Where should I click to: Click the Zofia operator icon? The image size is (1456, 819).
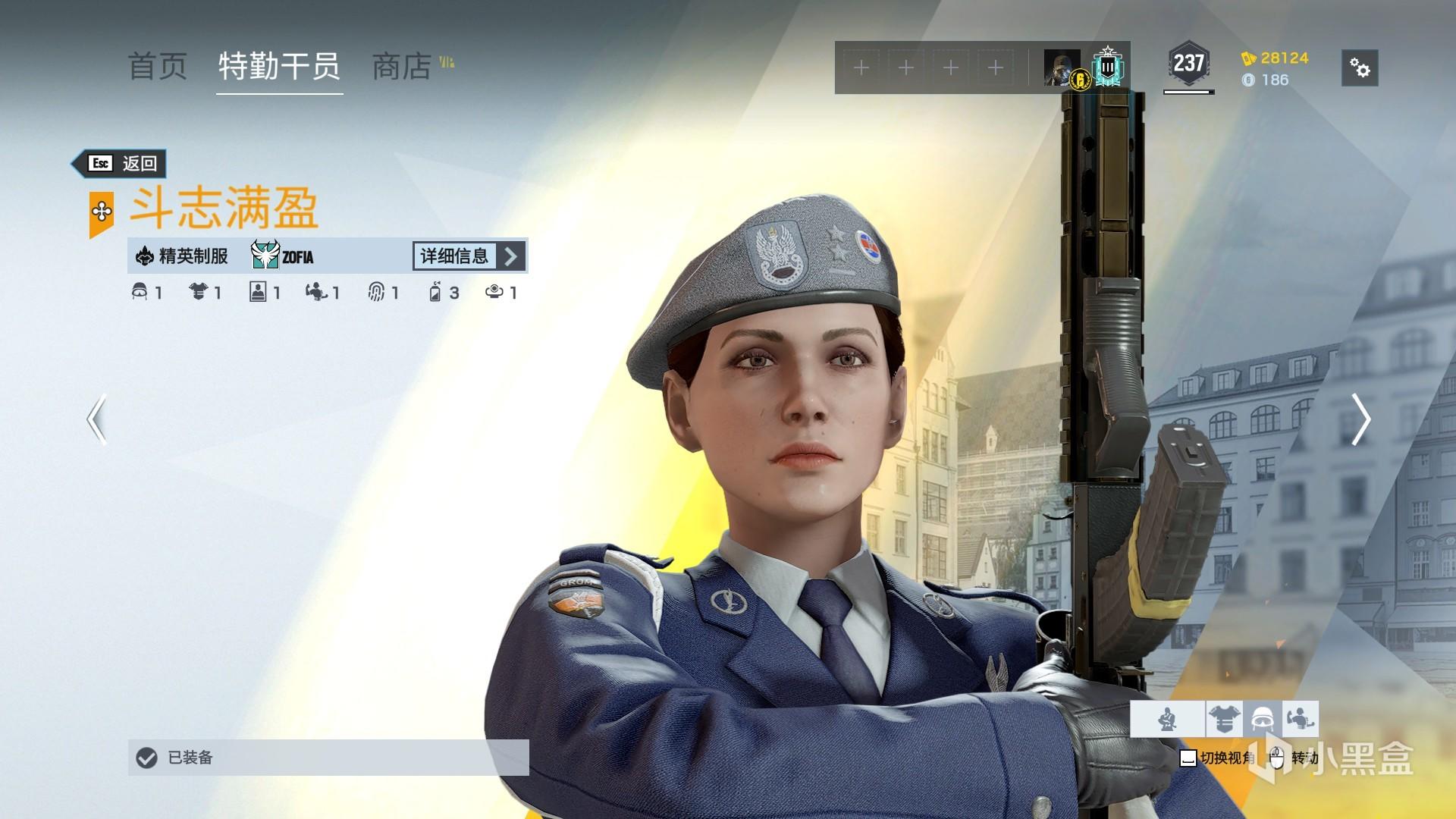(x=266, y=256)
